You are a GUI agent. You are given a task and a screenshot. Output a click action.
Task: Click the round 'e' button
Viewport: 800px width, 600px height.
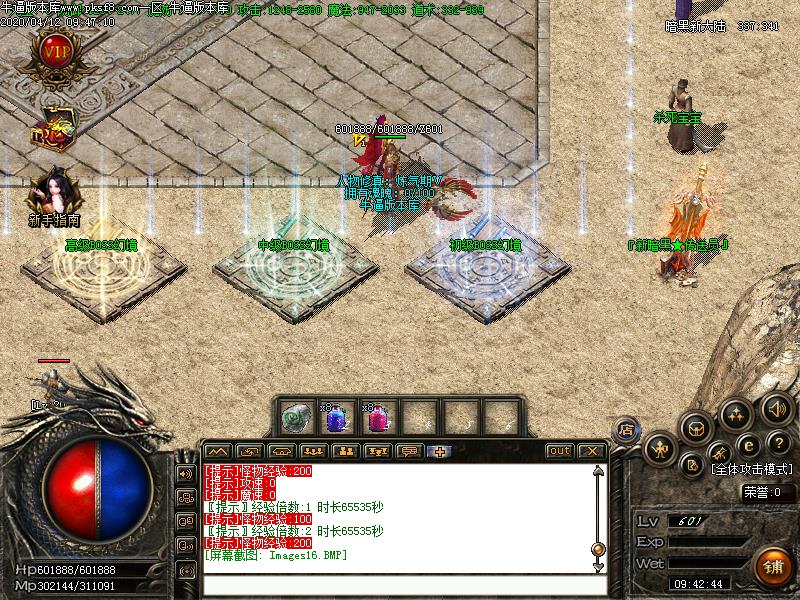[747, 446]
